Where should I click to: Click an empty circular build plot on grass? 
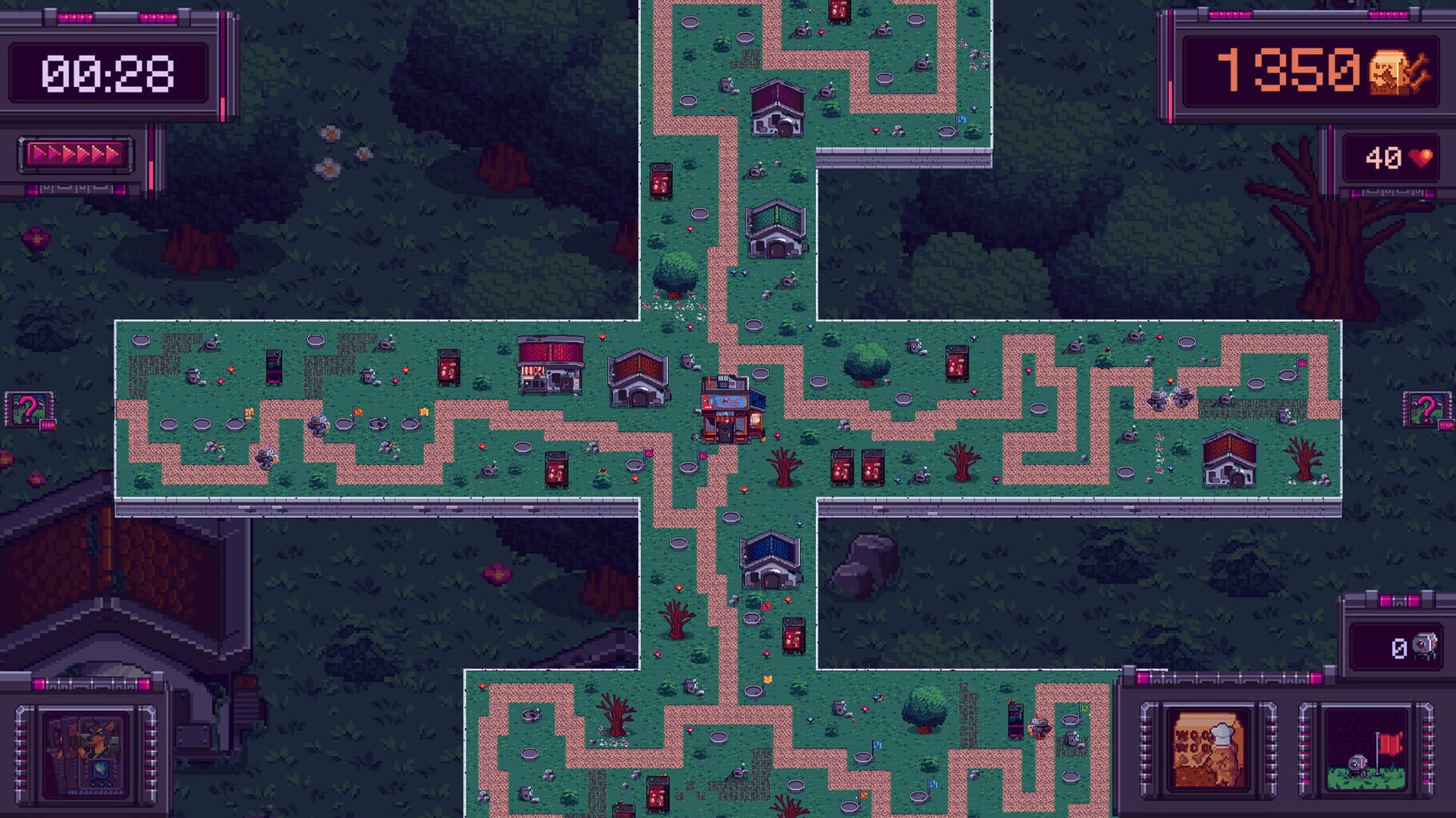[x=752, y=327]
